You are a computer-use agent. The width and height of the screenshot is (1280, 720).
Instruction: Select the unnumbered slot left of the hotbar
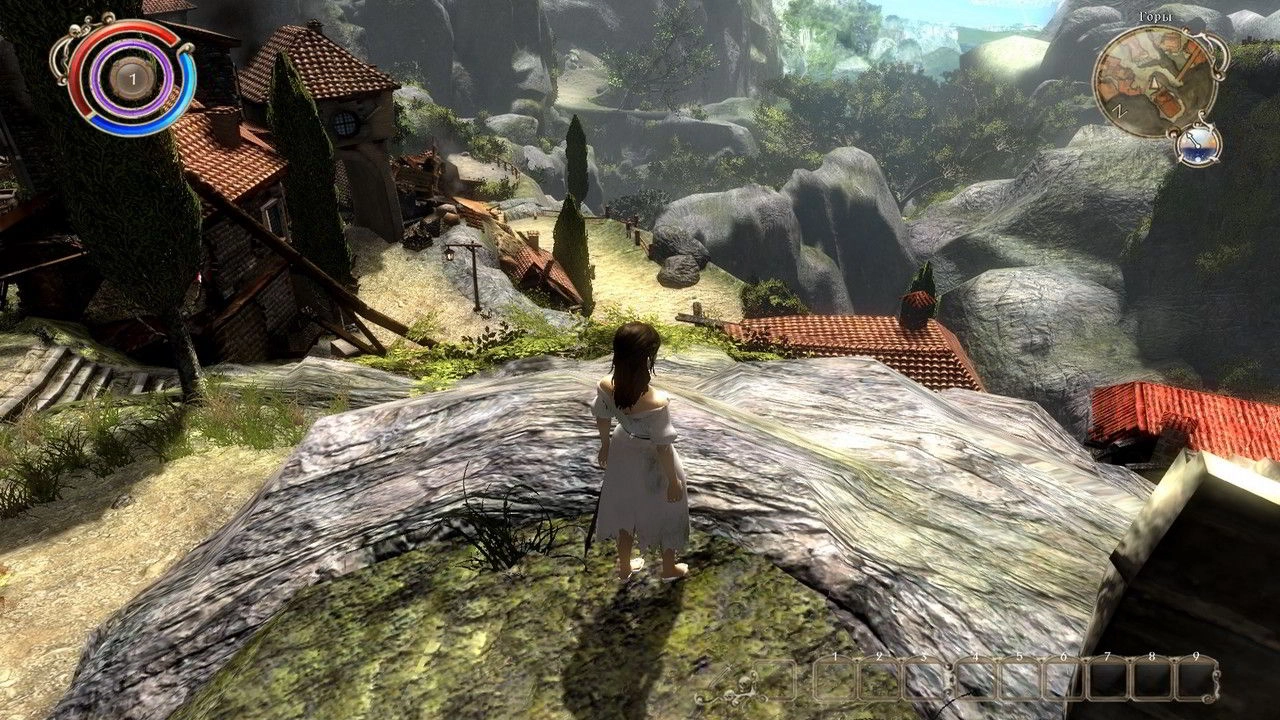point(774,680)
